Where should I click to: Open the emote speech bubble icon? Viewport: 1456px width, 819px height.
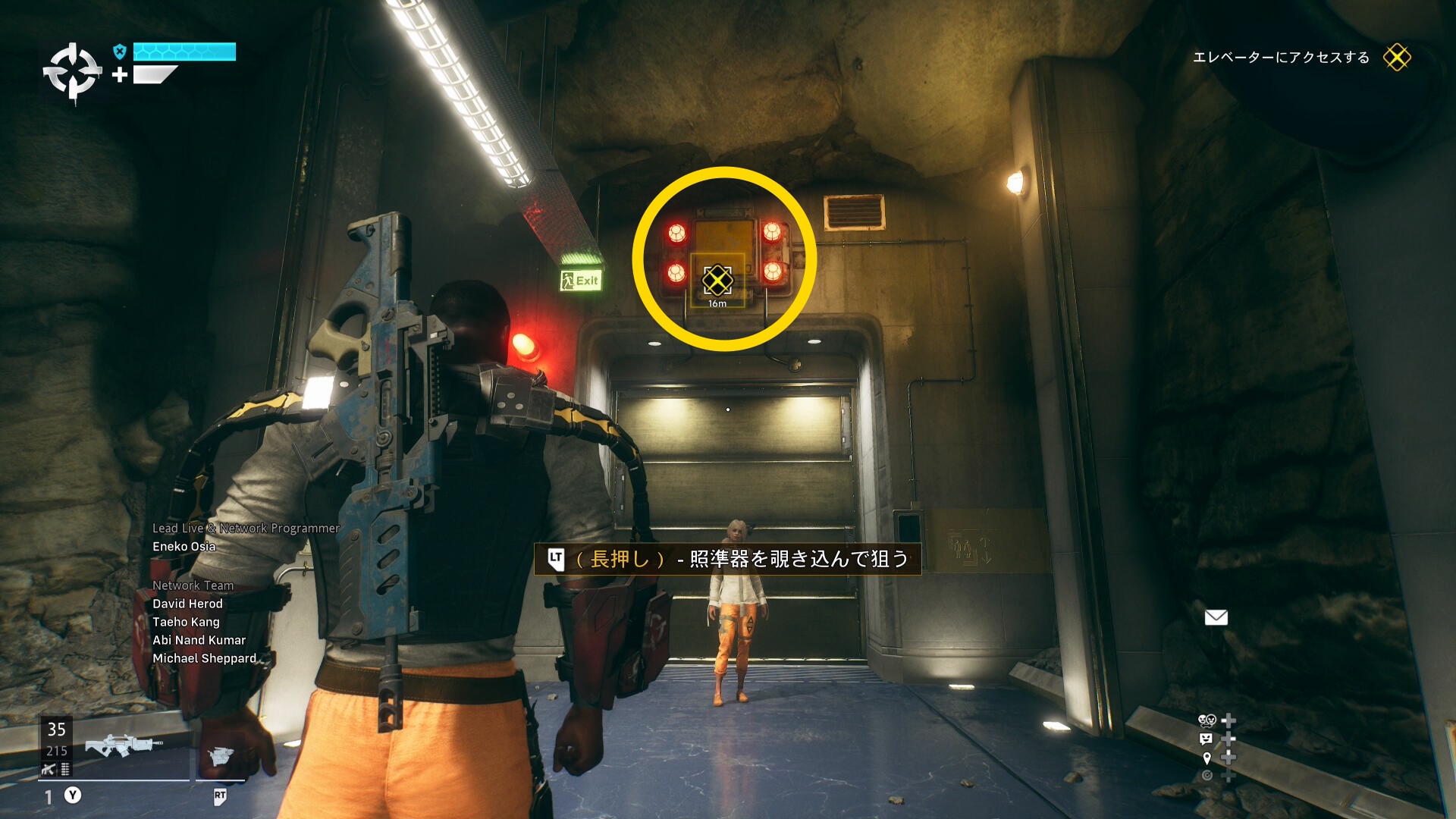coord(1206,739)
